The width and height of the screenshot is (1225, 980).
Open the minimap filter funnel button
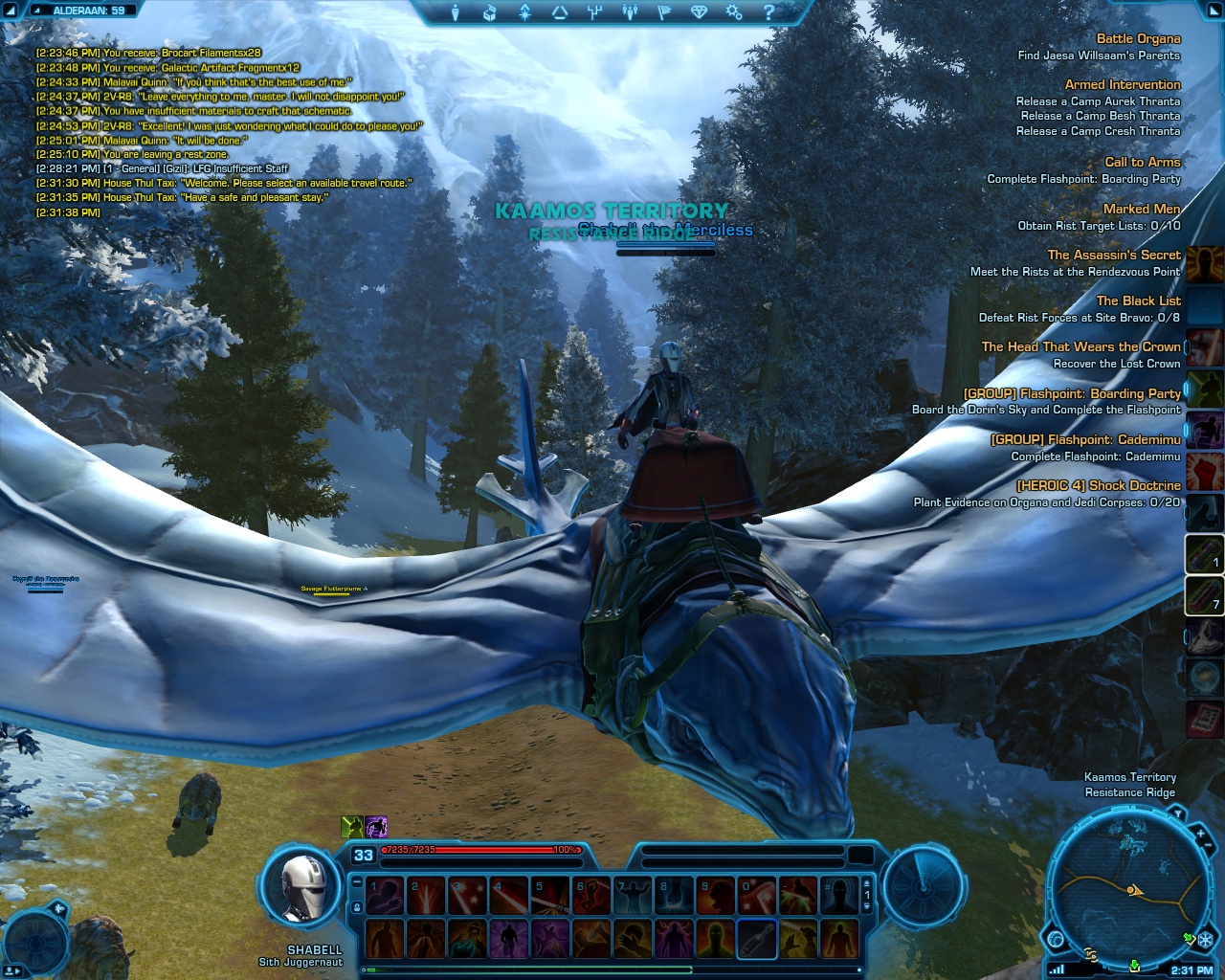point(1178,814)
